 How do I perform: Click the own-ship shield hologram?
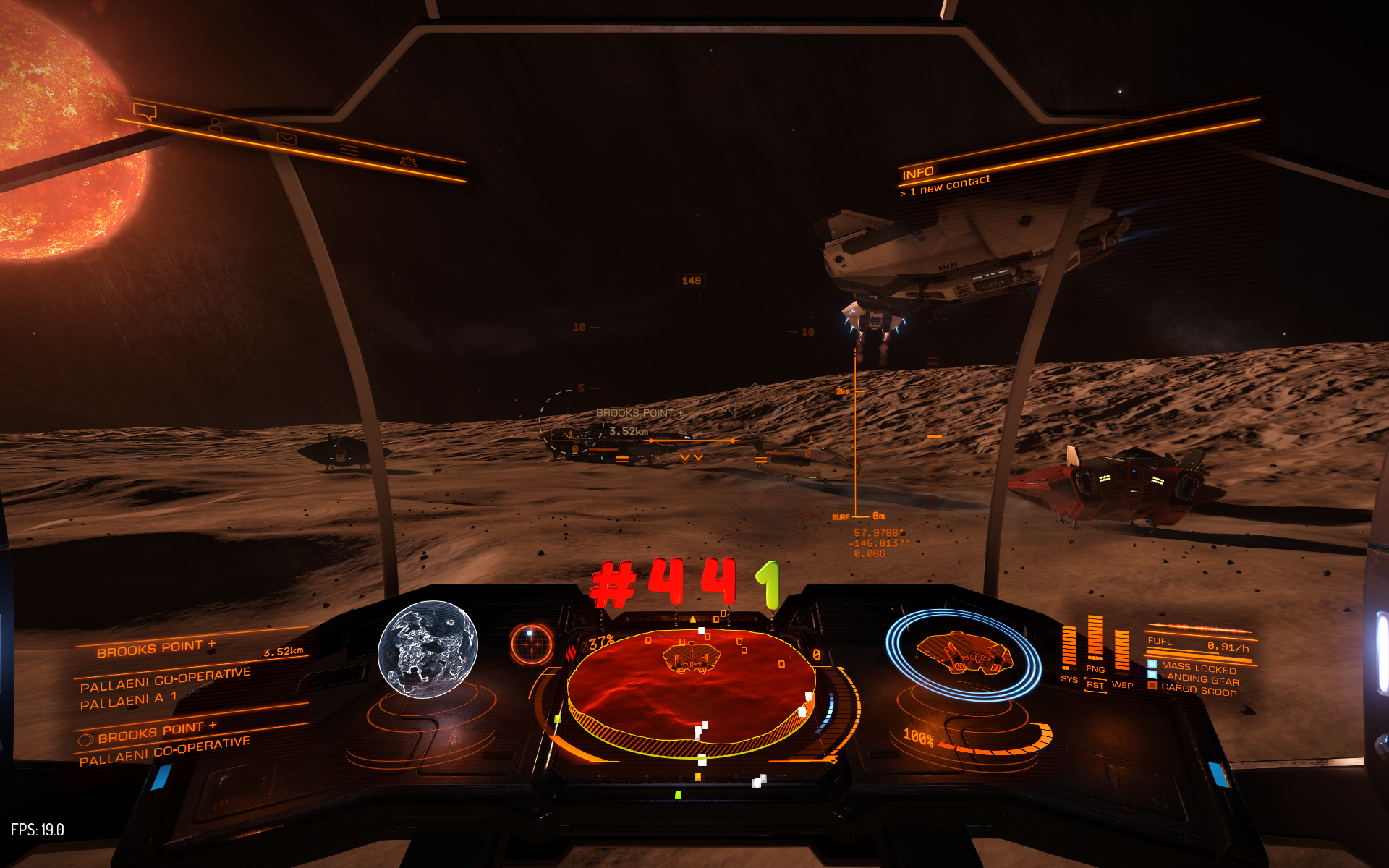[x=963, y=652]
